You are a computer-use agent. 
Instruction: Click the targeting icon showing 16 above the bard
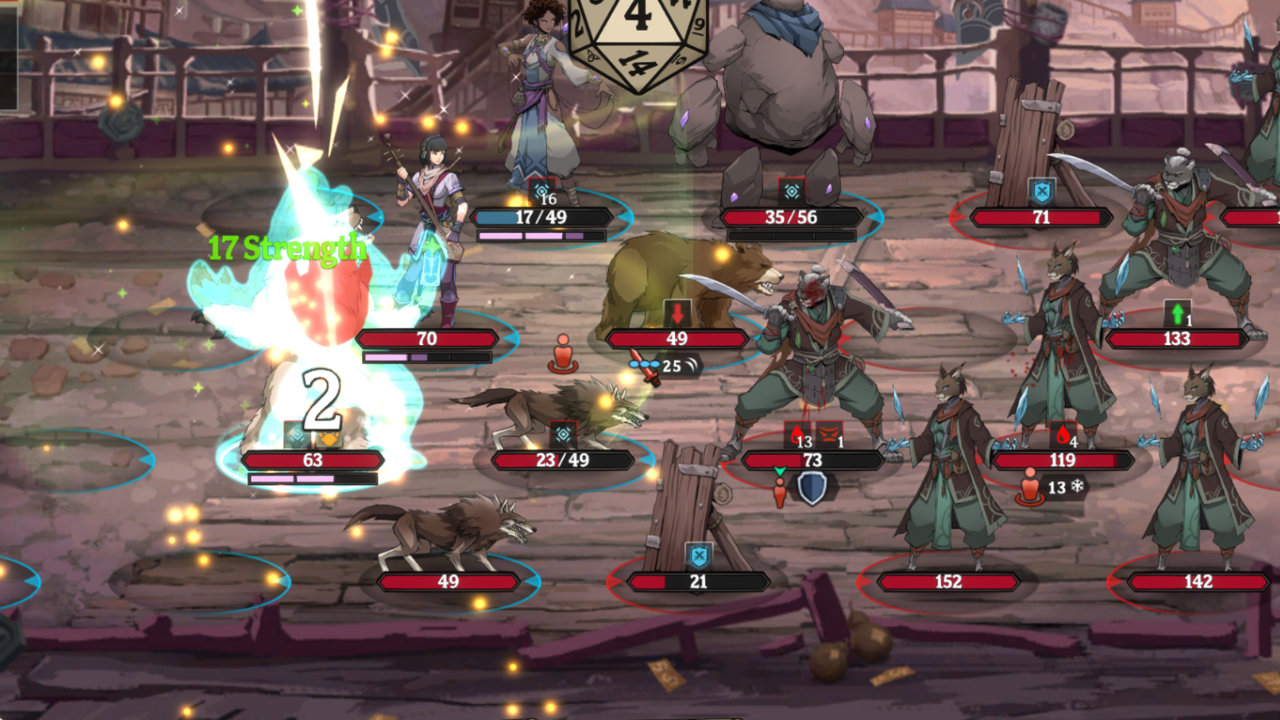point(543,188)
